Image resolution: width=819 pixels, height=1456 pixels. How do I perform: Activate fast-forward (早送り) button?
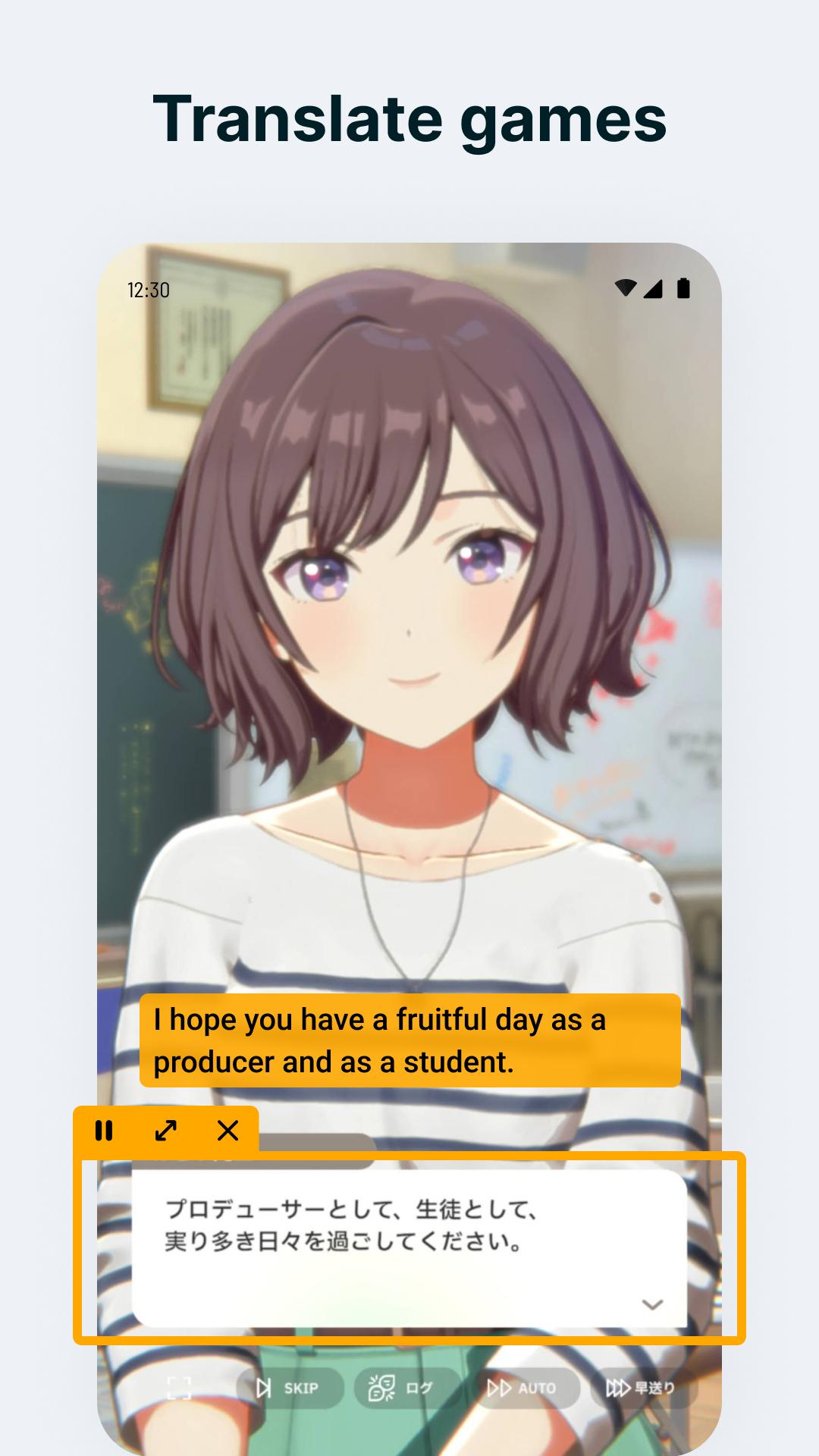coord(641,1388)
